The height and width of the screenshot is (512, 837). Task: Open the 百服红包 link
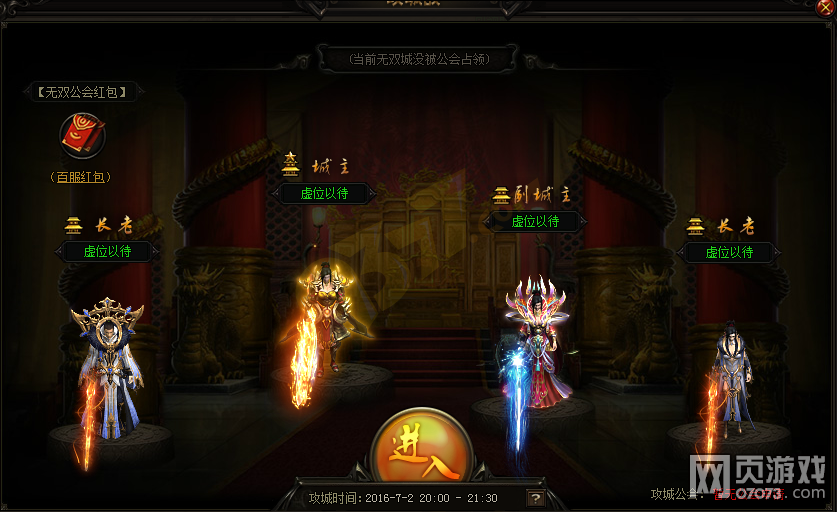82,177
